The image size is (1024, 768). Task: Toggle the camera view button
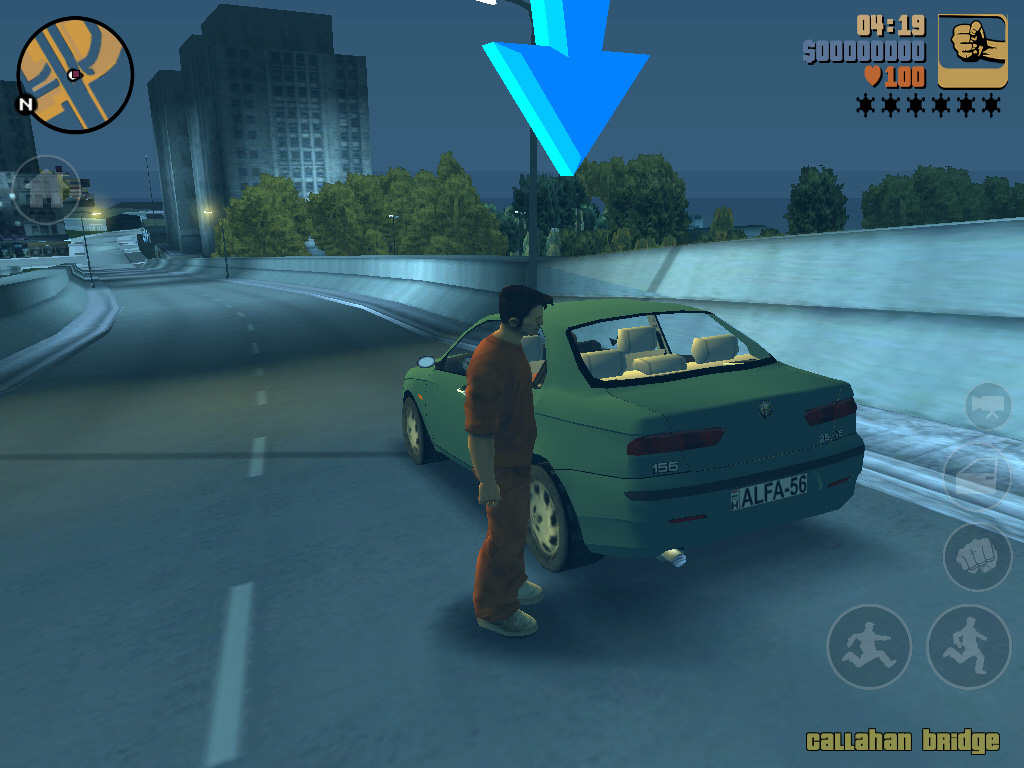[988, 406]
